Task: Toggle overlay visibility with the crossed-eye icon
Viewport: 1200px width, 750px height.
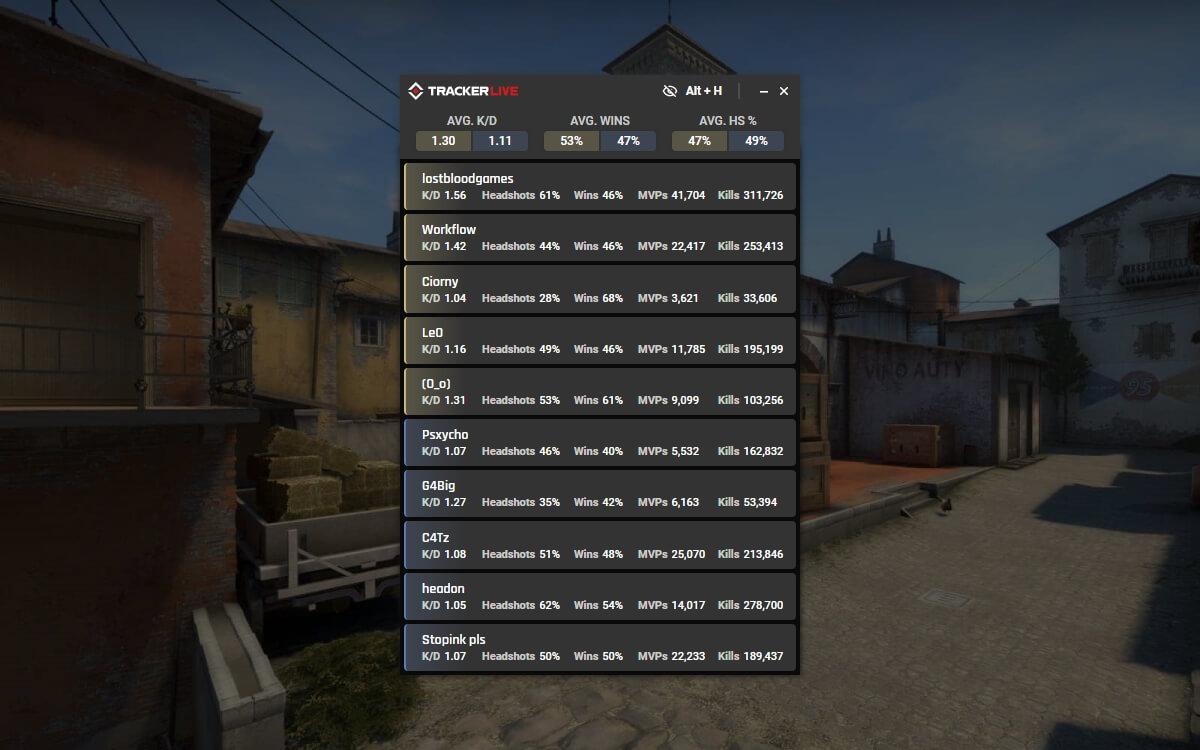Action: [x=670, y=91]
